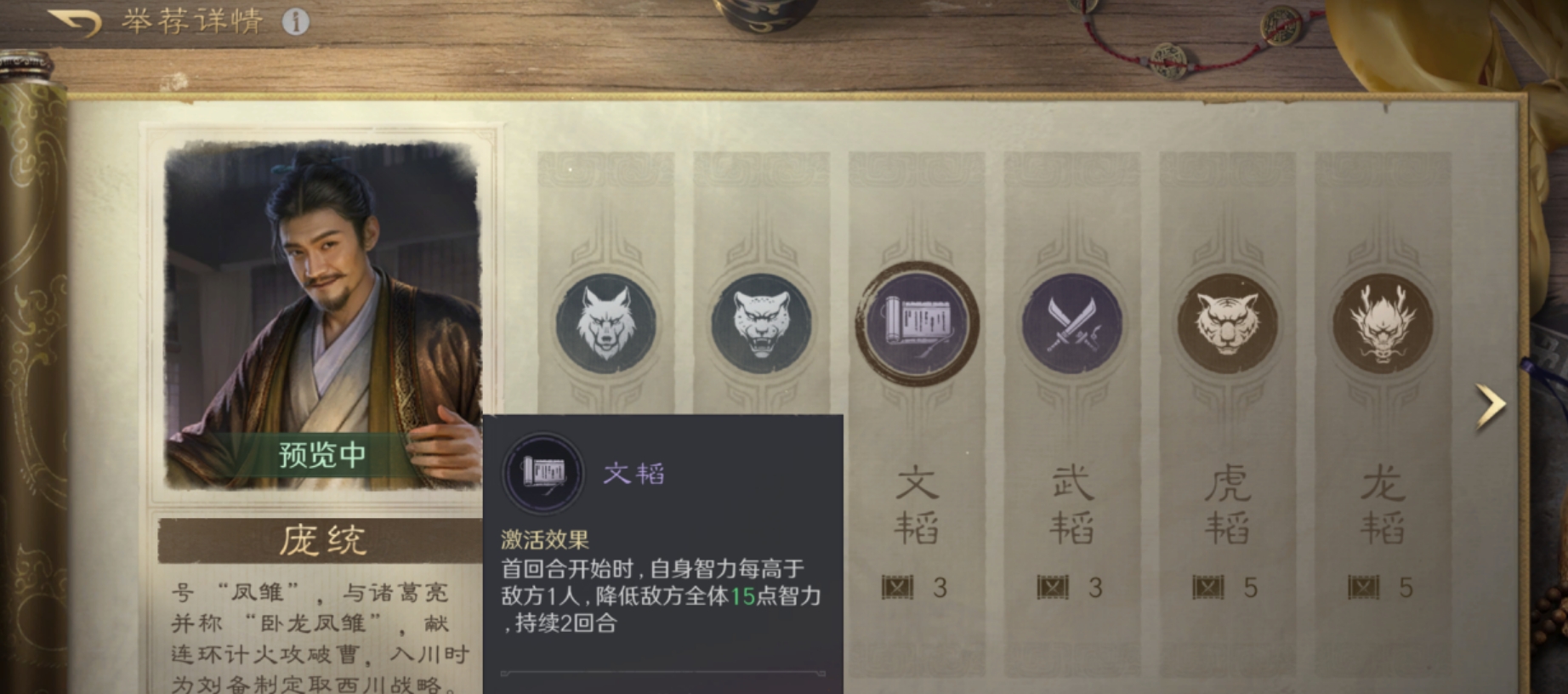
Task: Expand the 龙韬 column details
Action: point(1384,506)
